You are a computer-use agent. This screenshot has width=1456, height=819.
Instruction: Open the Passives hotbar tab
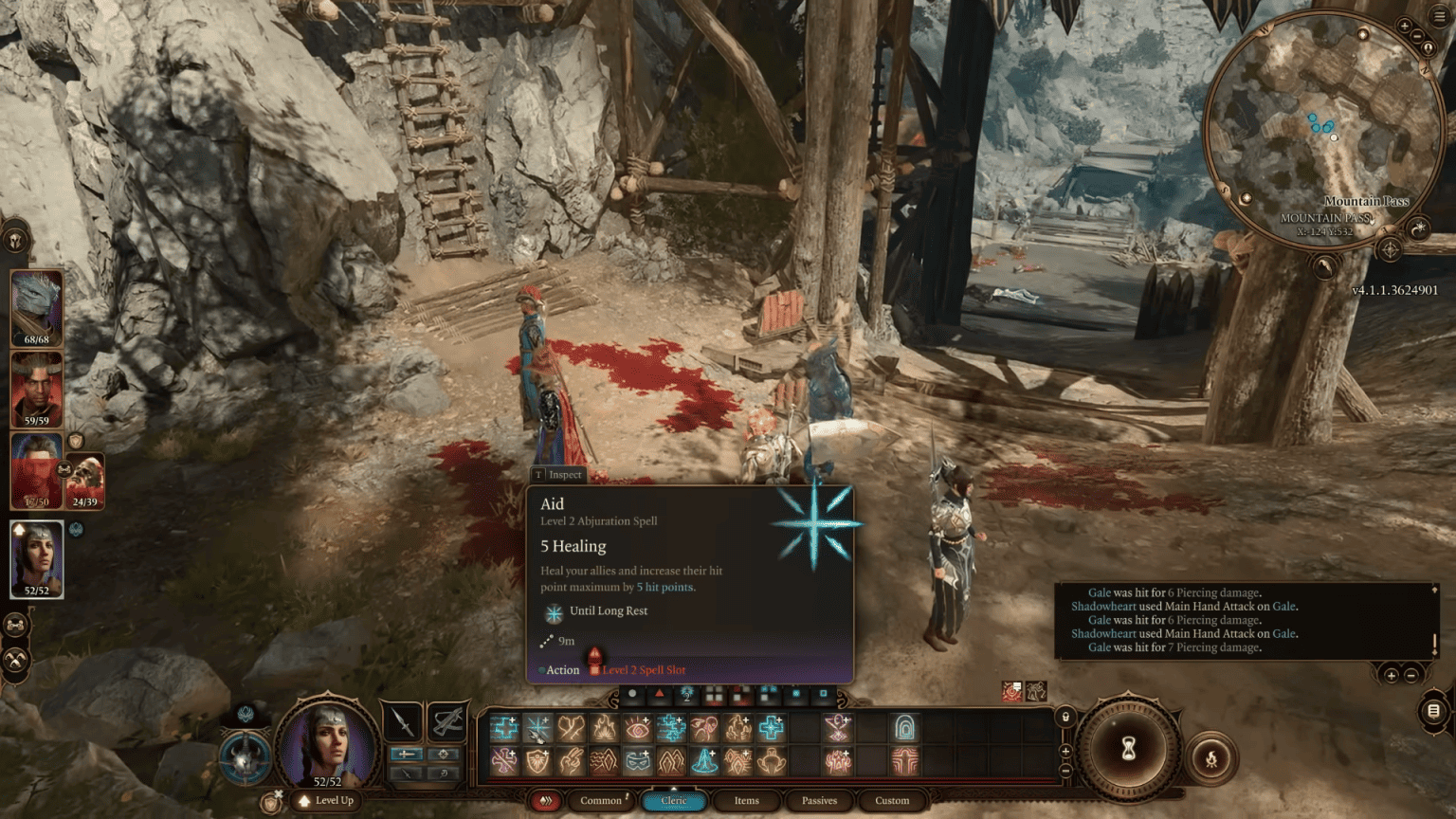818,801
